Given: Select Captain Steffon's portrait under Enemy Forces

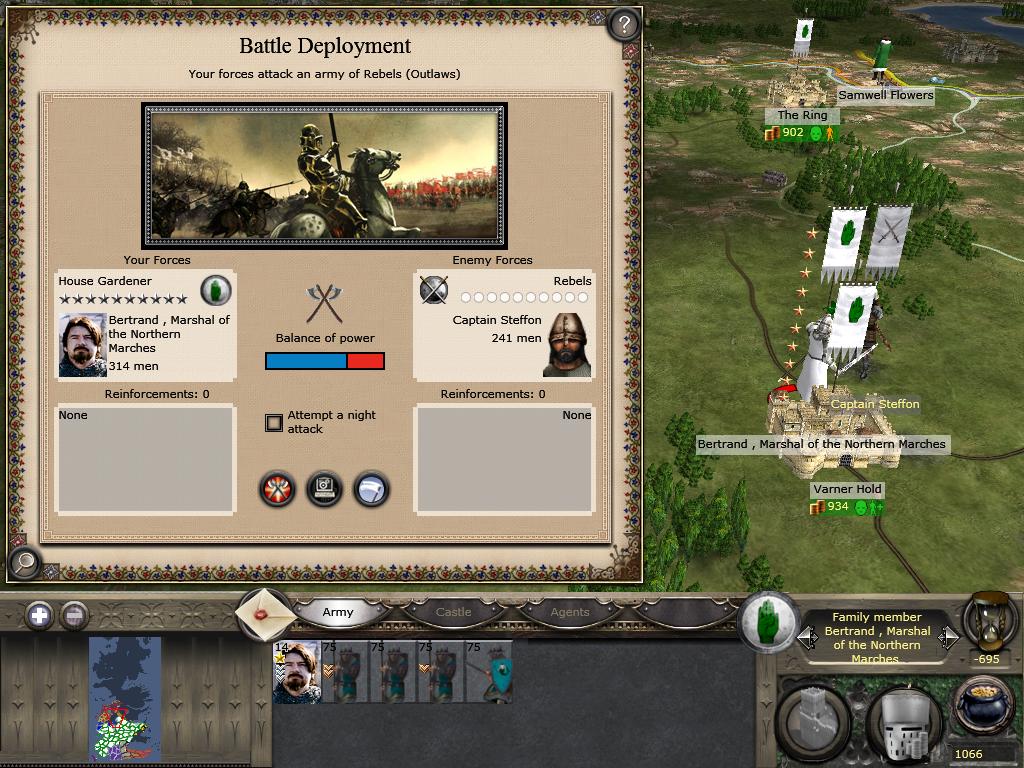Looking at the screenshot, I should [567, 345].
